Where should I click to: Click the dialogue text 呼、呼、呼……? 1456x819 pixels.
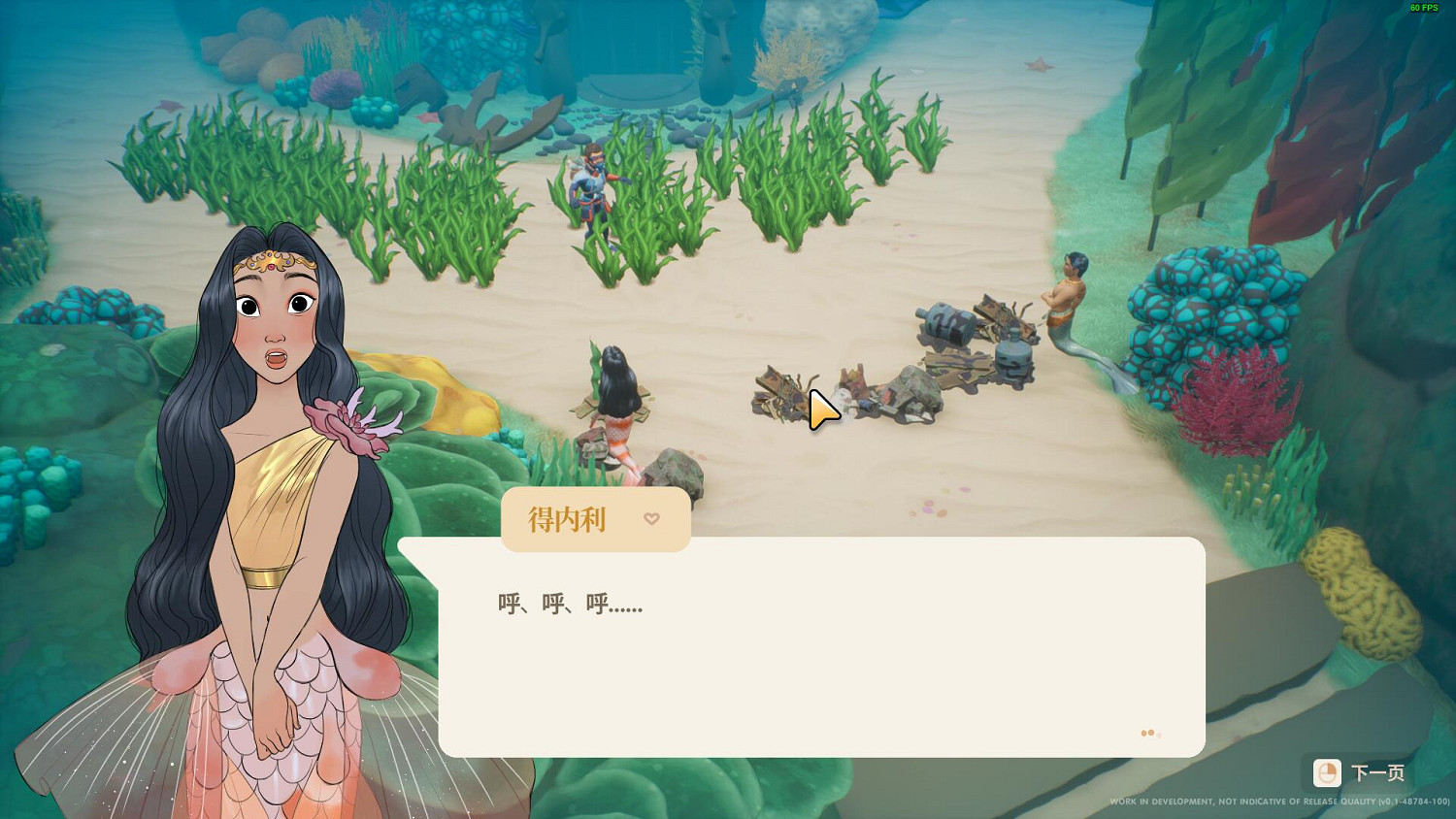[x=571, y=604]
